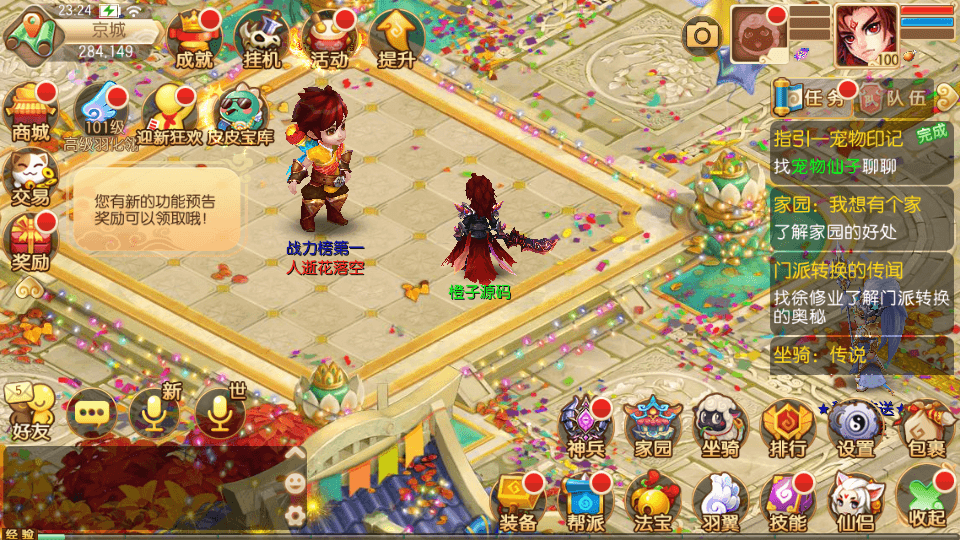Open the 商城 shop
The height and width of the screenshot is (540, 960).
(x=30, y=112)
